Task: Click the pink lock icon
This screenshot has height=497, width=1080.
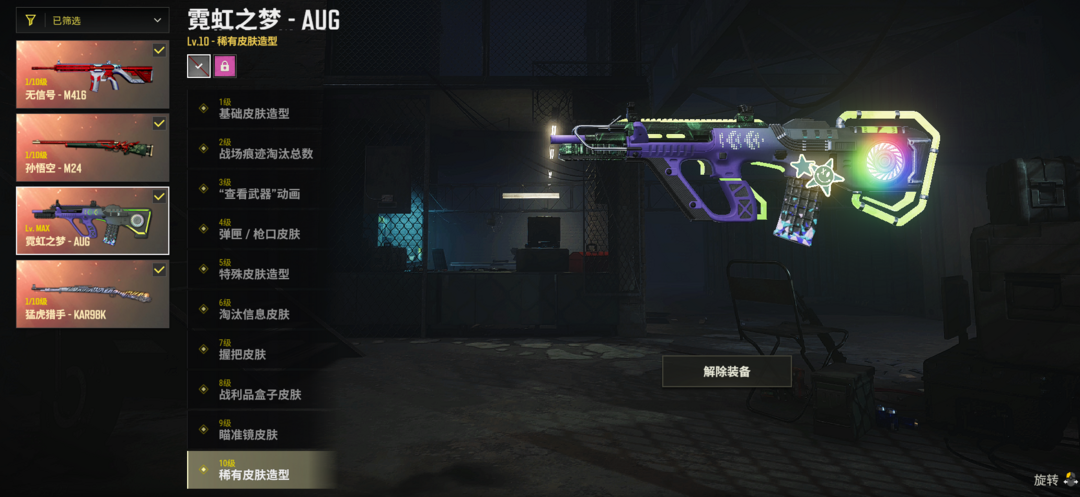Action: click(x=225, y=66)
